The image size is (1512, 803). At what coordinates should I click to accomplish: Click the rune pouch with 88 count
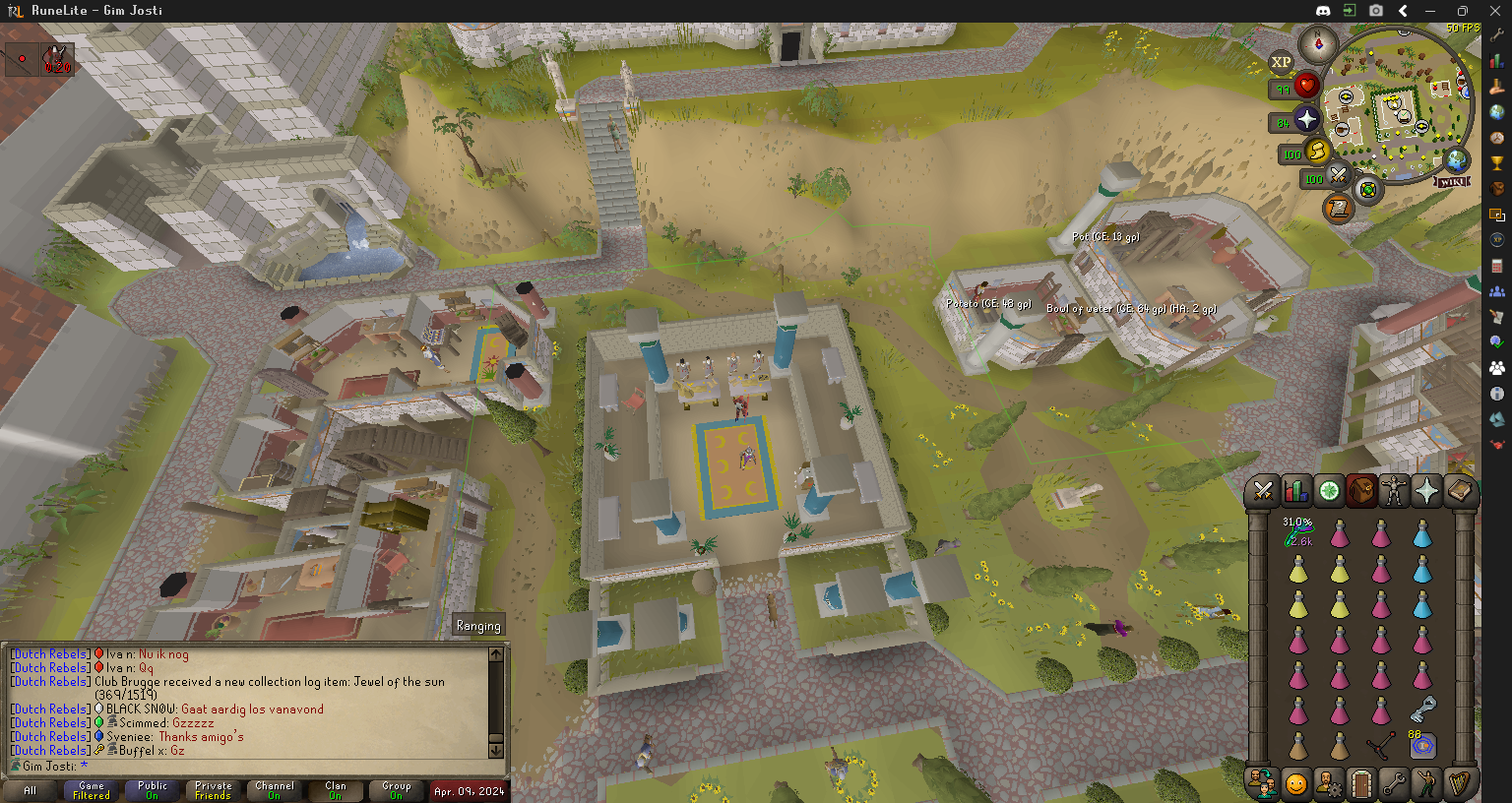(1422, 746)
